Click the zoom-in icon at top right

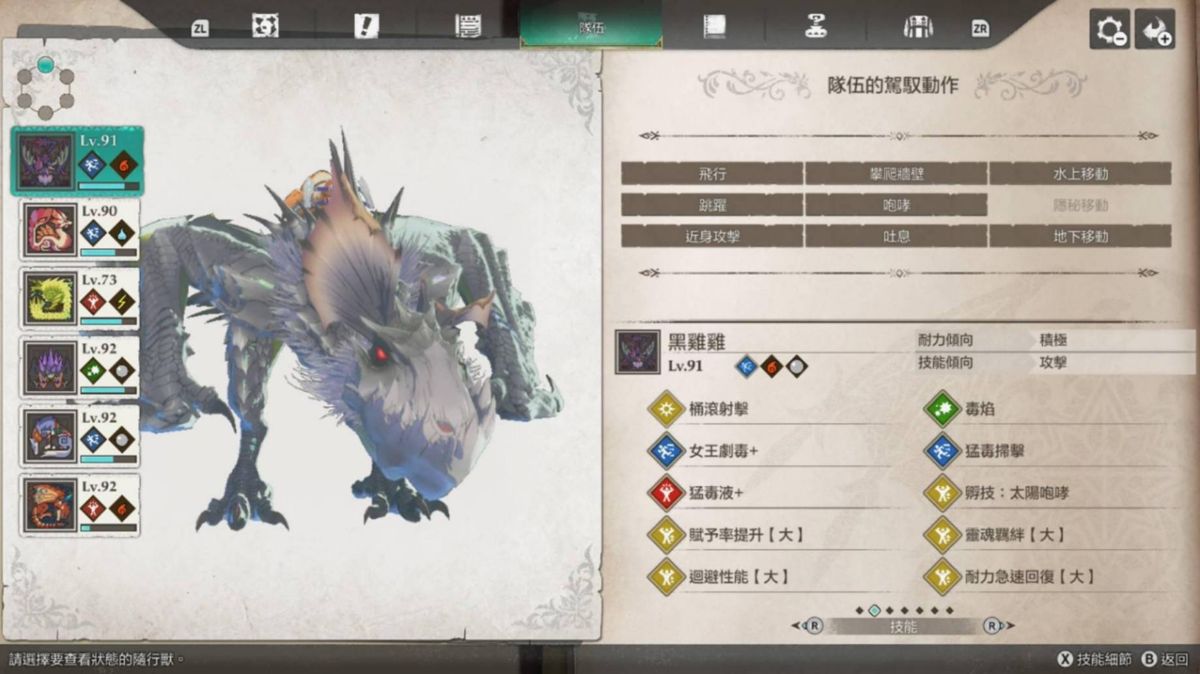tap(1155, 30)
